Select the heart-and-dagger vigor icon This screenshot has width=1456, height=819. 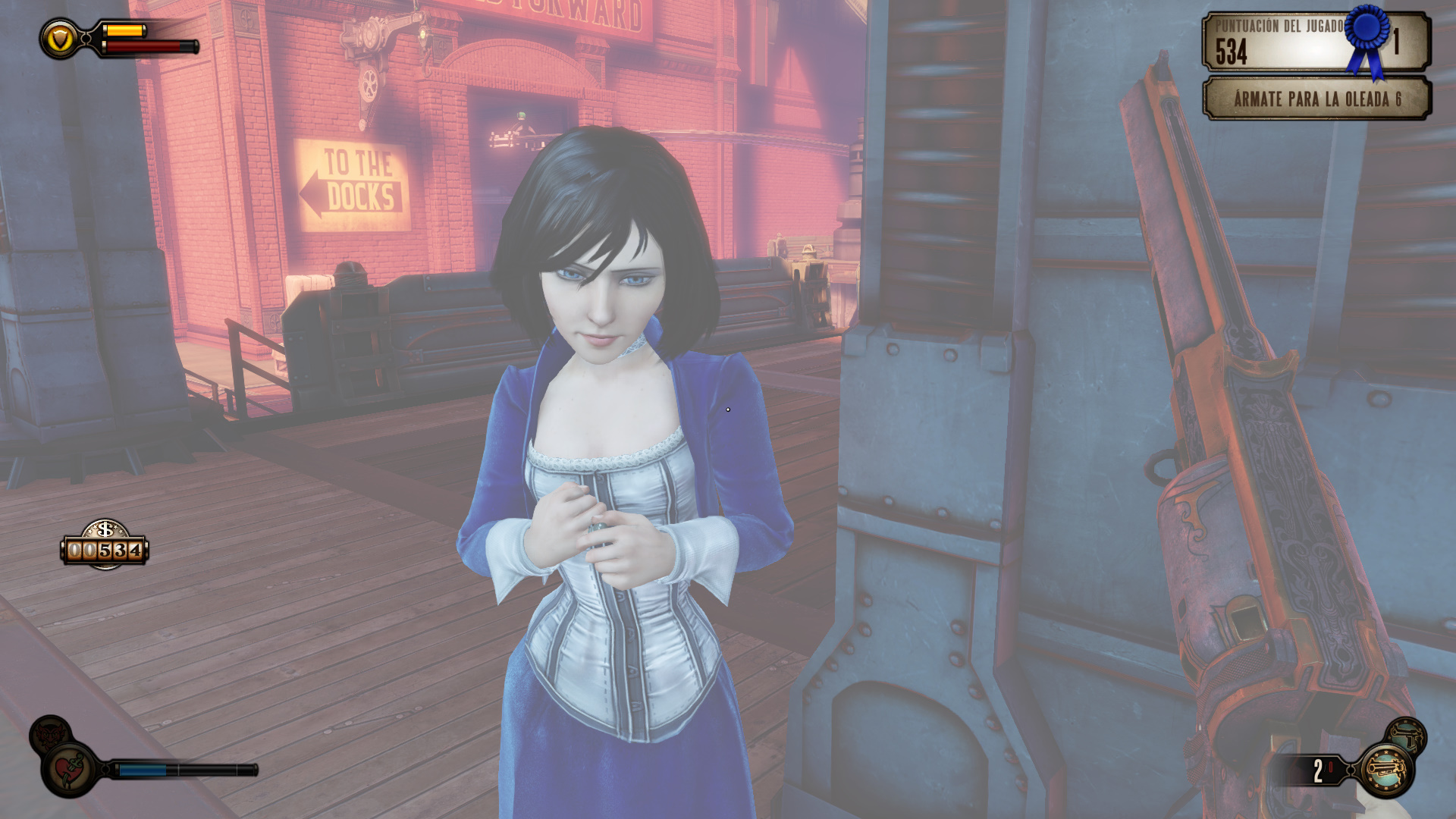point(70,770)
